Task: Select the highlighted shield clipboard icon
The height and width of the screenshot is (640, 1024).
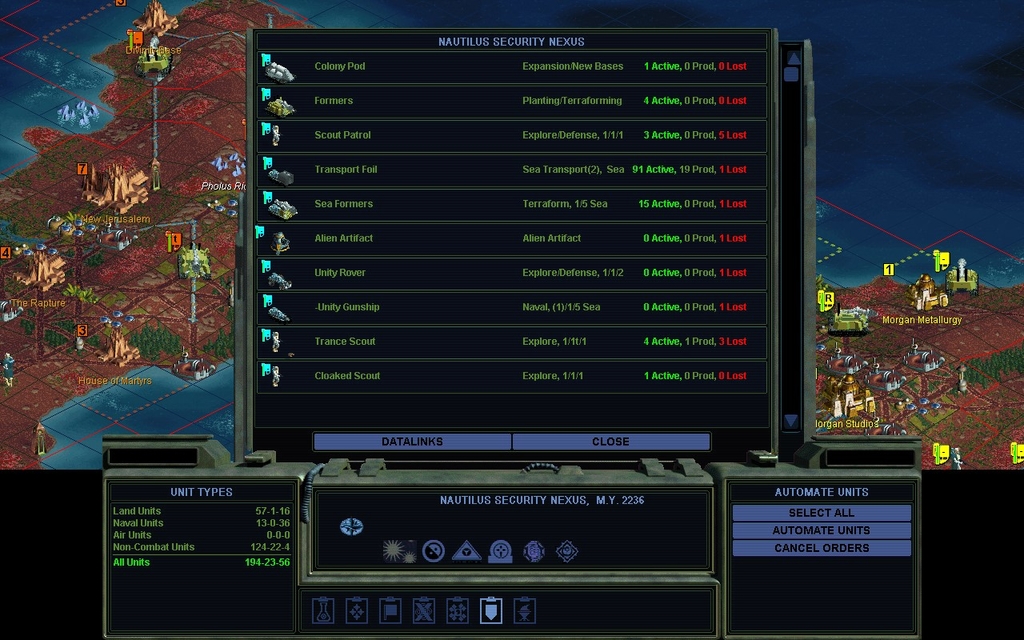Action: pos(490,610)
